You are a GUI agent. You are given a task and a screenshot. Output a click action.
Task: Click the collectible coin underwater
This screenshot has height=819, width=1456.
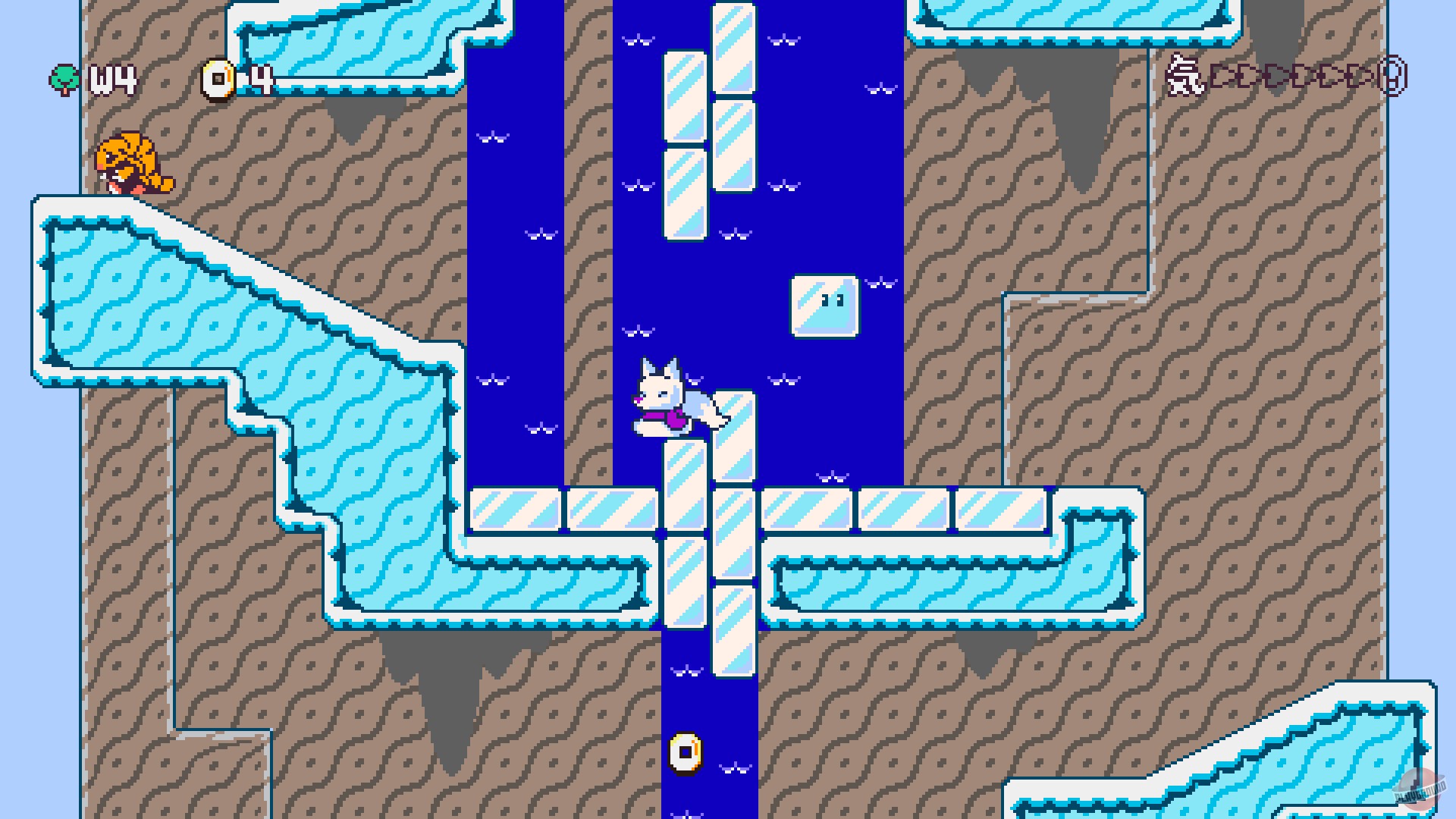685,753
